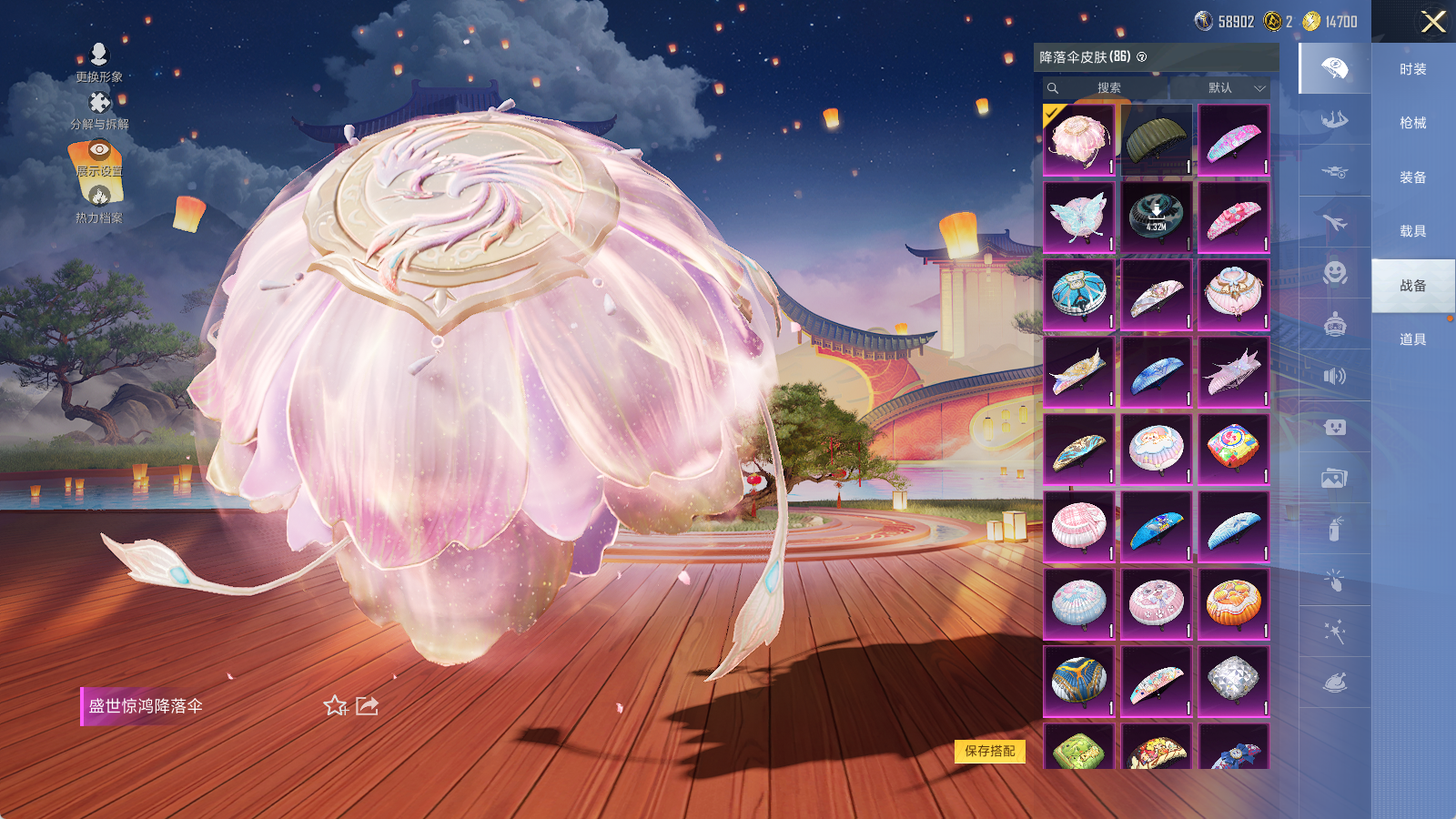Select the orange pumpkin-style parachute skin

click(1233, 603)
